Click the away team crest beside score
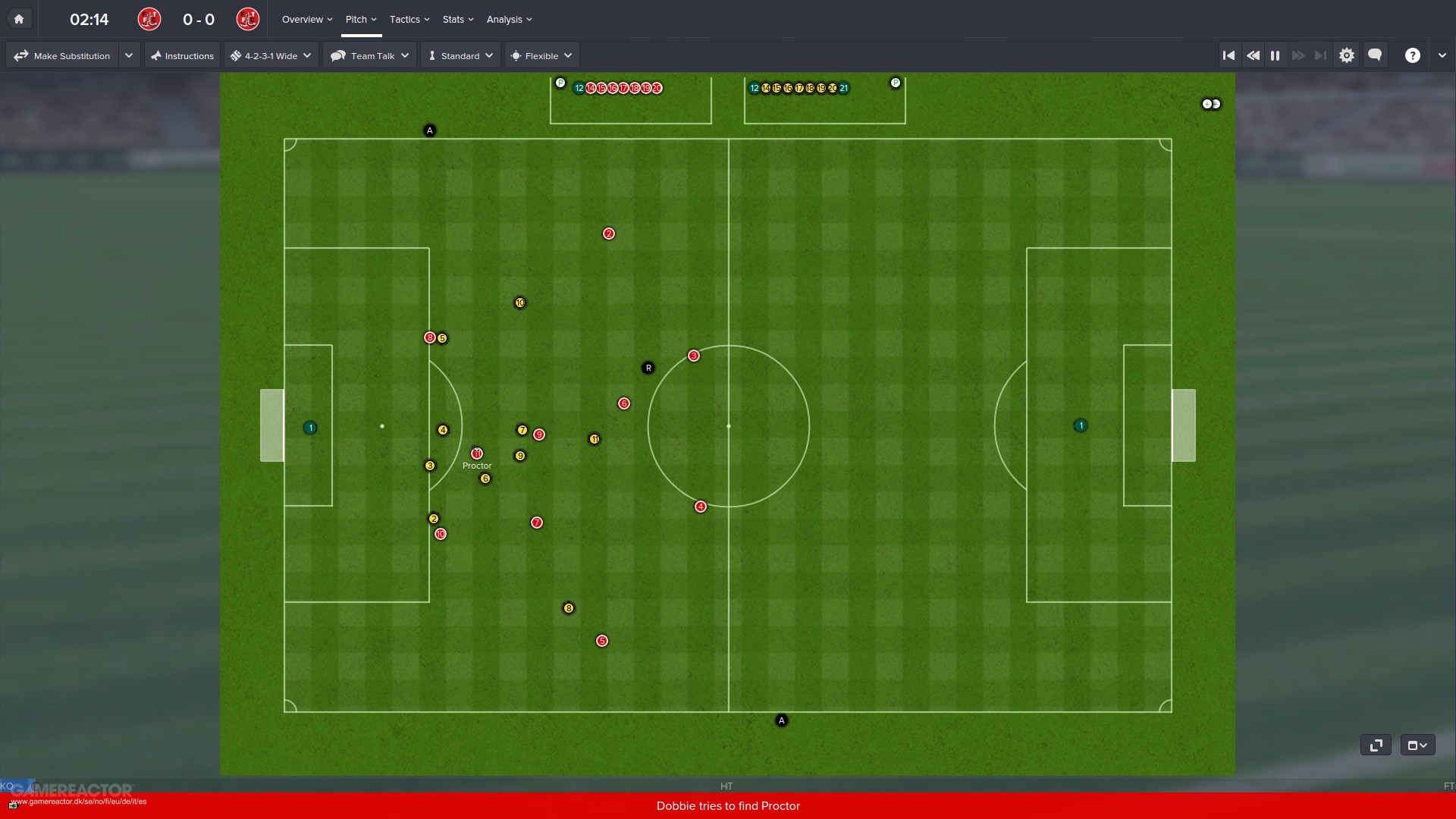 (248, 19)
